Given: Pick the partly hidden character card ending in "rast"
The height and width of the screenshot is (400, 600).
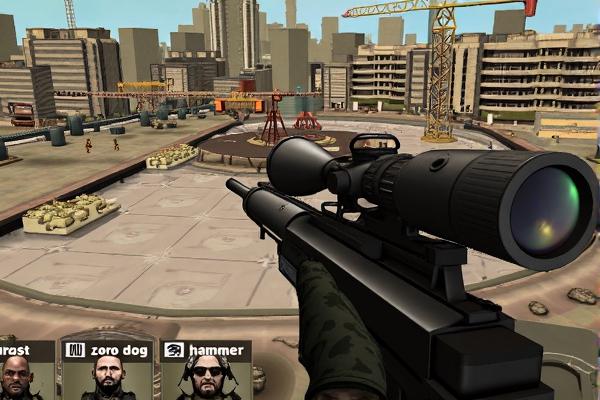Looking at the screenshot, I should (24, 371).
